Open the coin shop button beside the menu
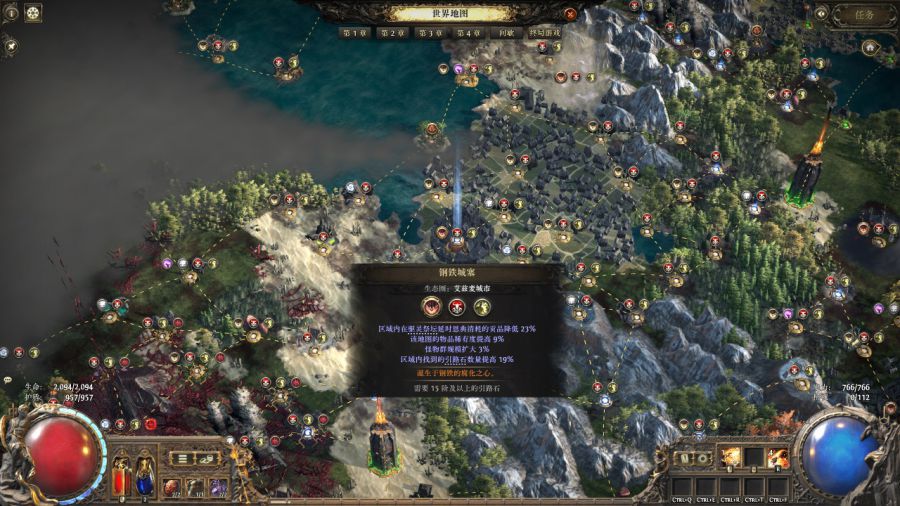 tap(209, 458)
